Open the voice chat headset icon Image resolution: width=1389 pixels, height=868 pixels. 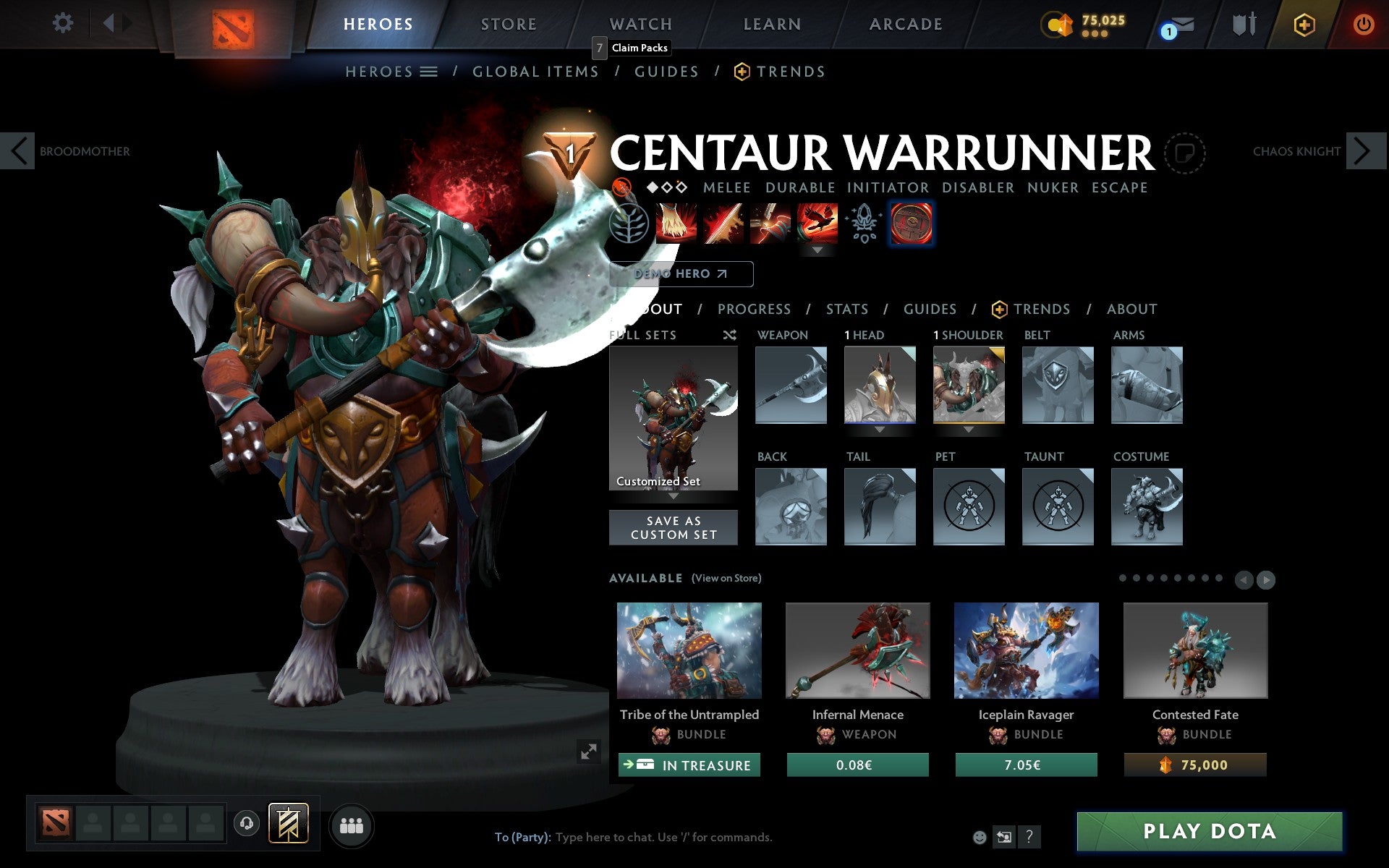pos(245,824)
